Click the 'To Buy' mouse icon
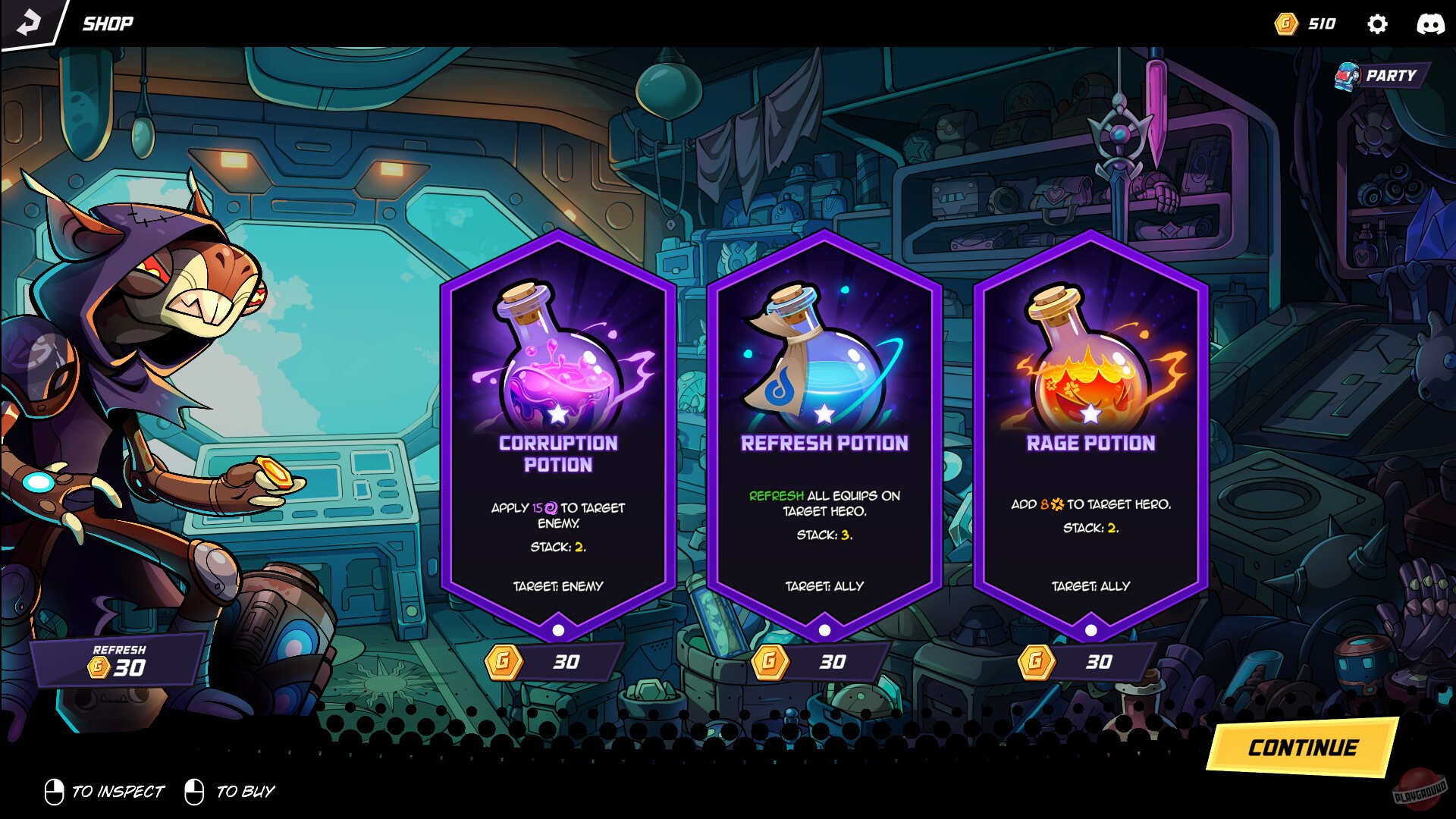This screenshot has height=819, width=1456. click(195, 792)
